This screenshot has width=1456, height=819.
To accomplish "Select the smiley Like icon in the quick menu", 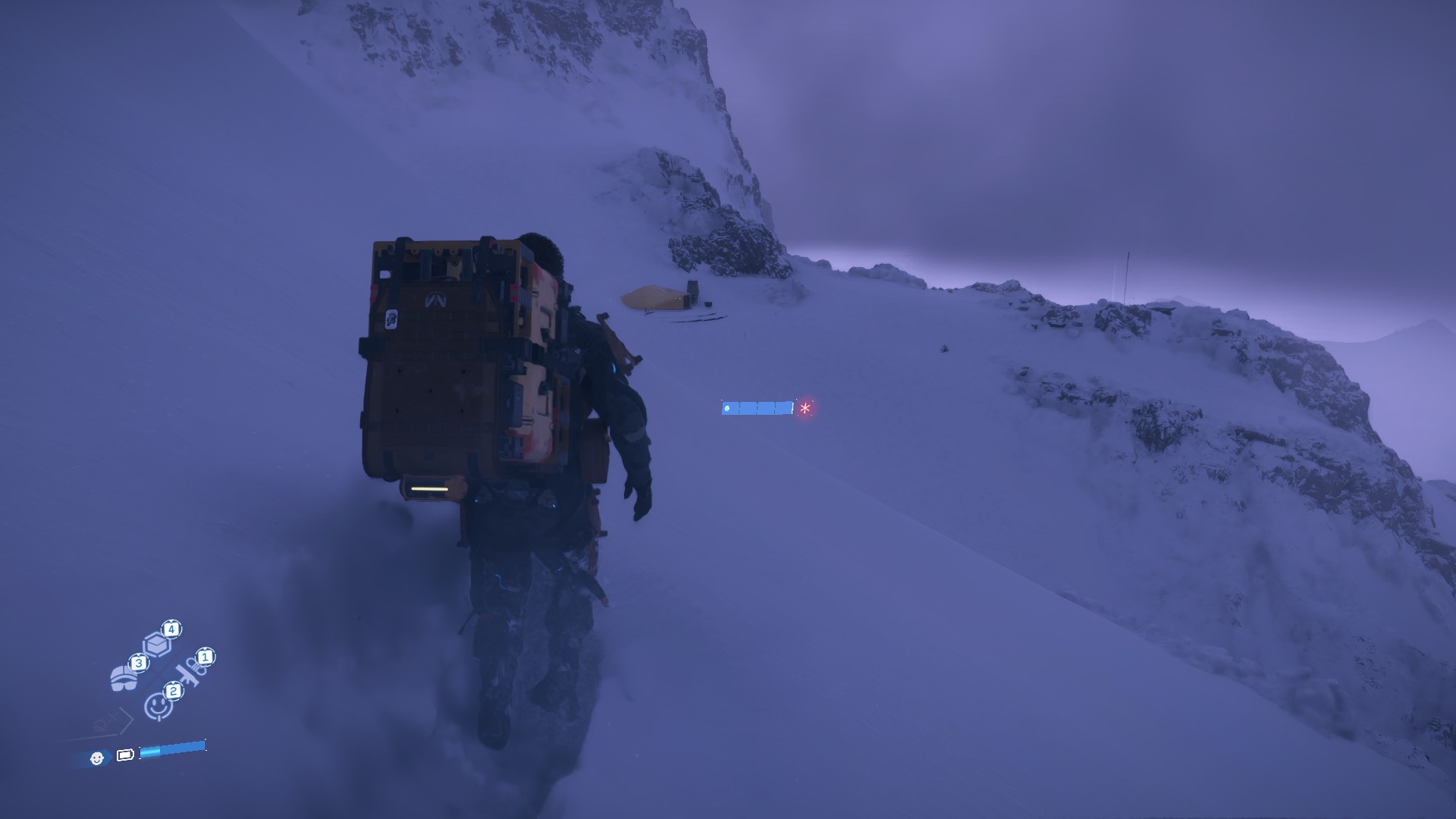I will point(158,705).
